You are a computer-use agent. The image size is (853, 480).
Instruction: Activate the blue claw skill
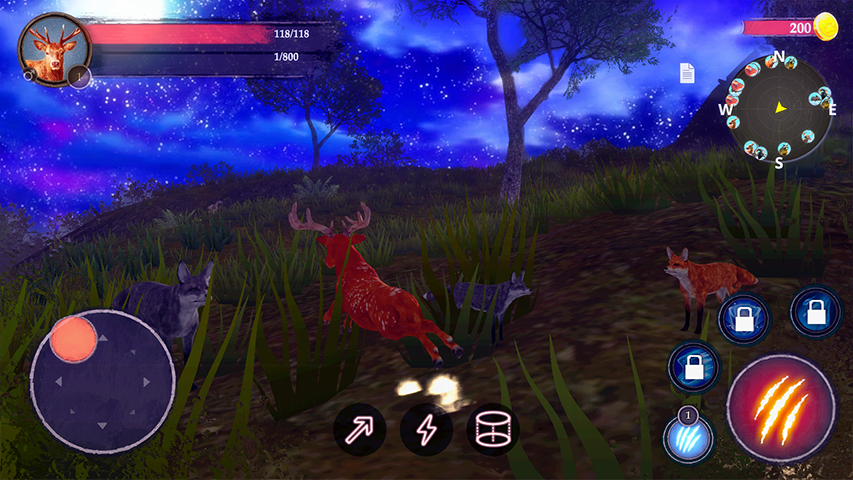point(689,438)
